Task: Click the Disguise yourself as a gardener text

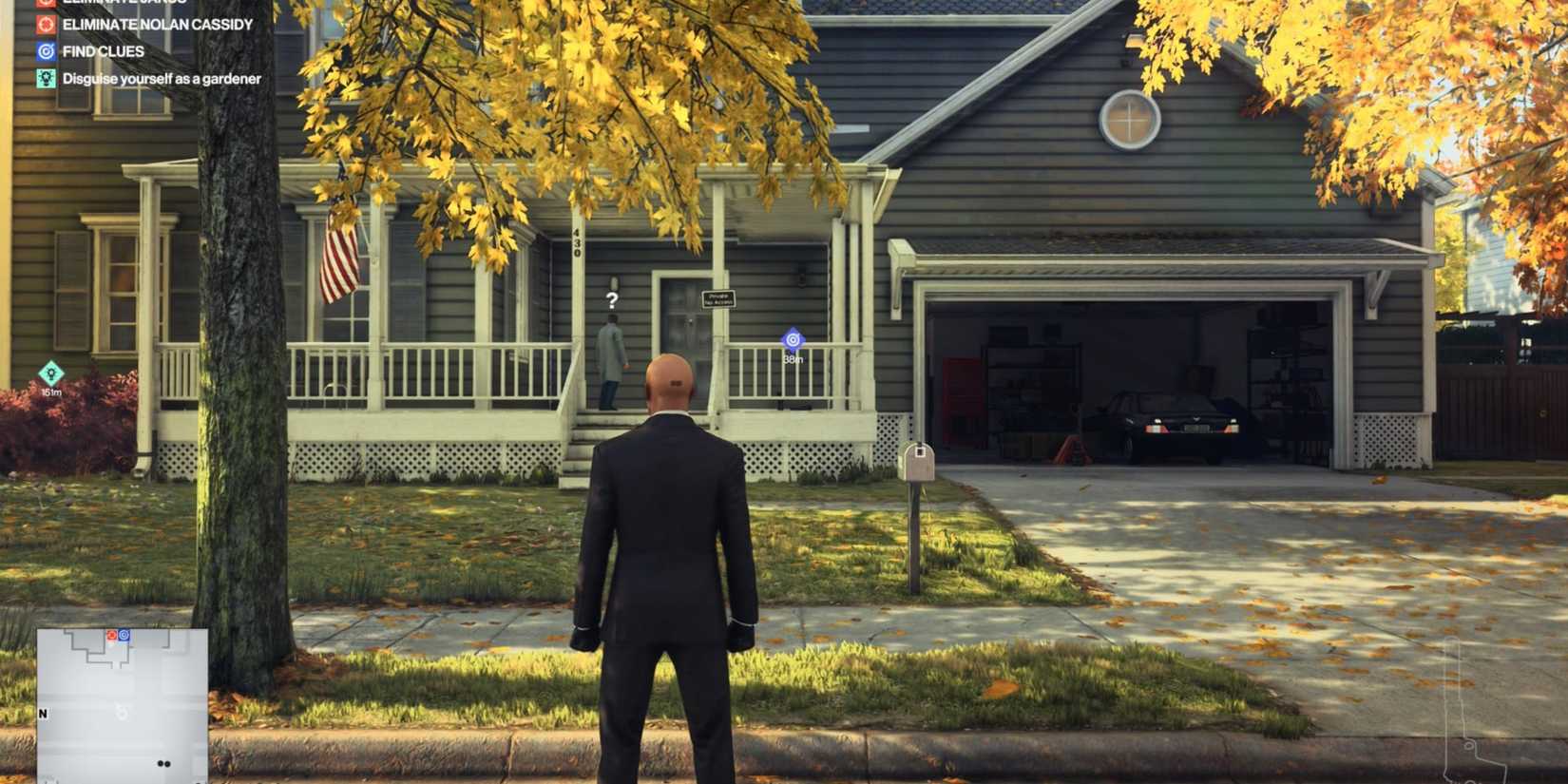Action: pos(160,79)
